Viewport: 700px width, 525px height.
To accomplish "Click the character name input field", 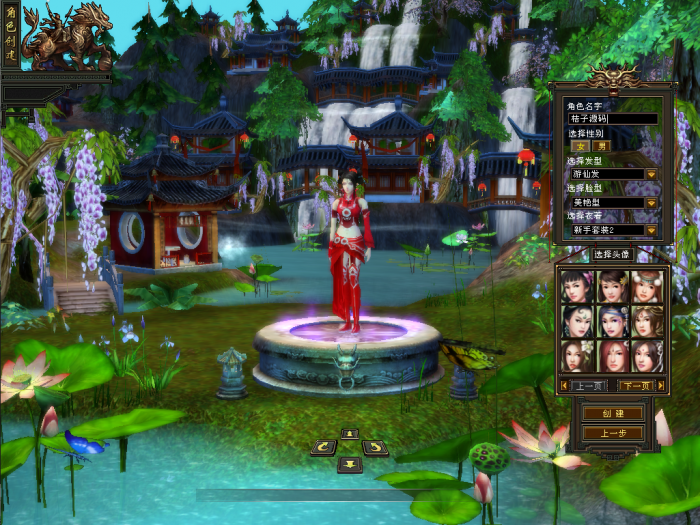I will [x=611, y=119].
